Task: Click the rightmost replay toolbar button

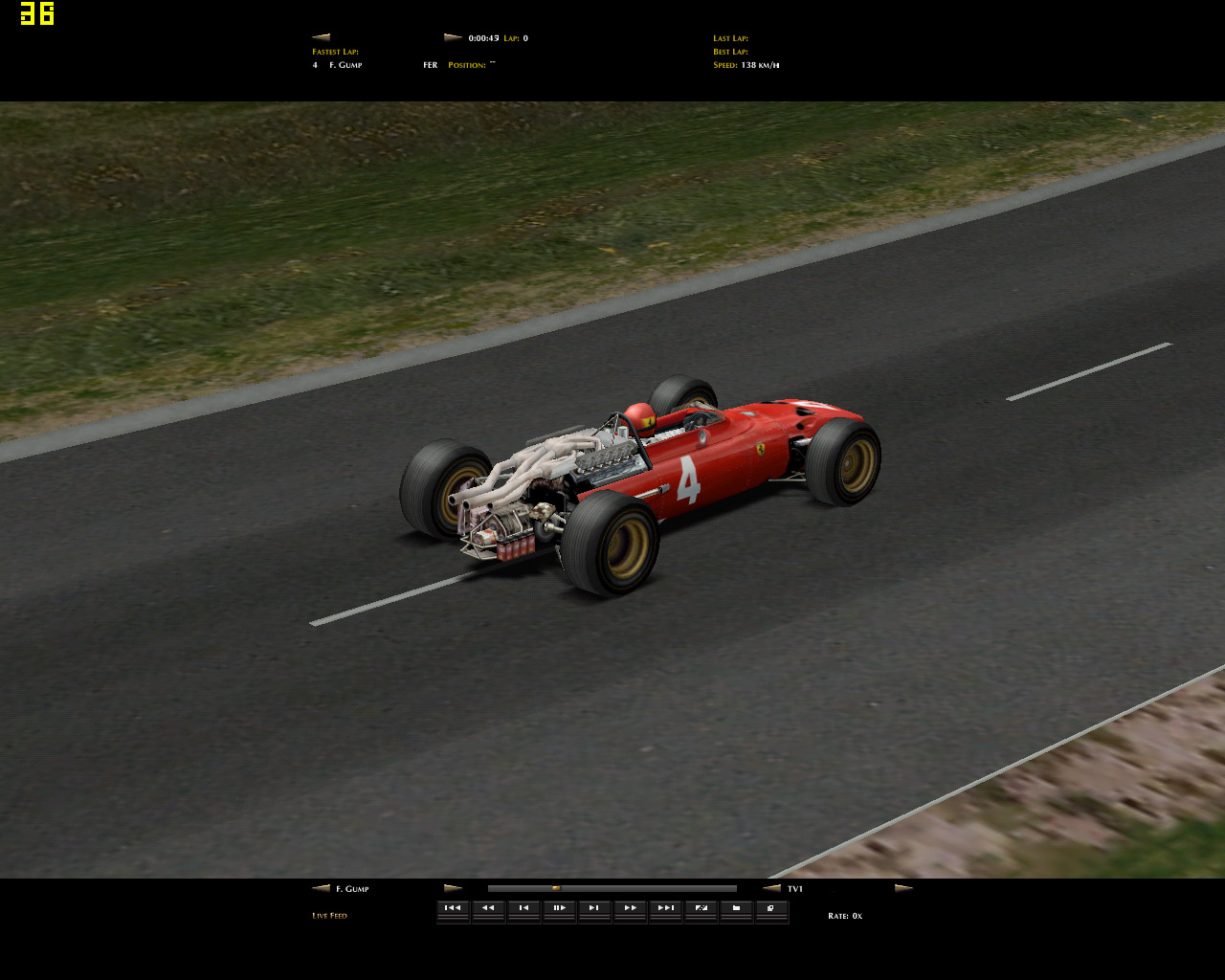Action: (x=771, y=908)
